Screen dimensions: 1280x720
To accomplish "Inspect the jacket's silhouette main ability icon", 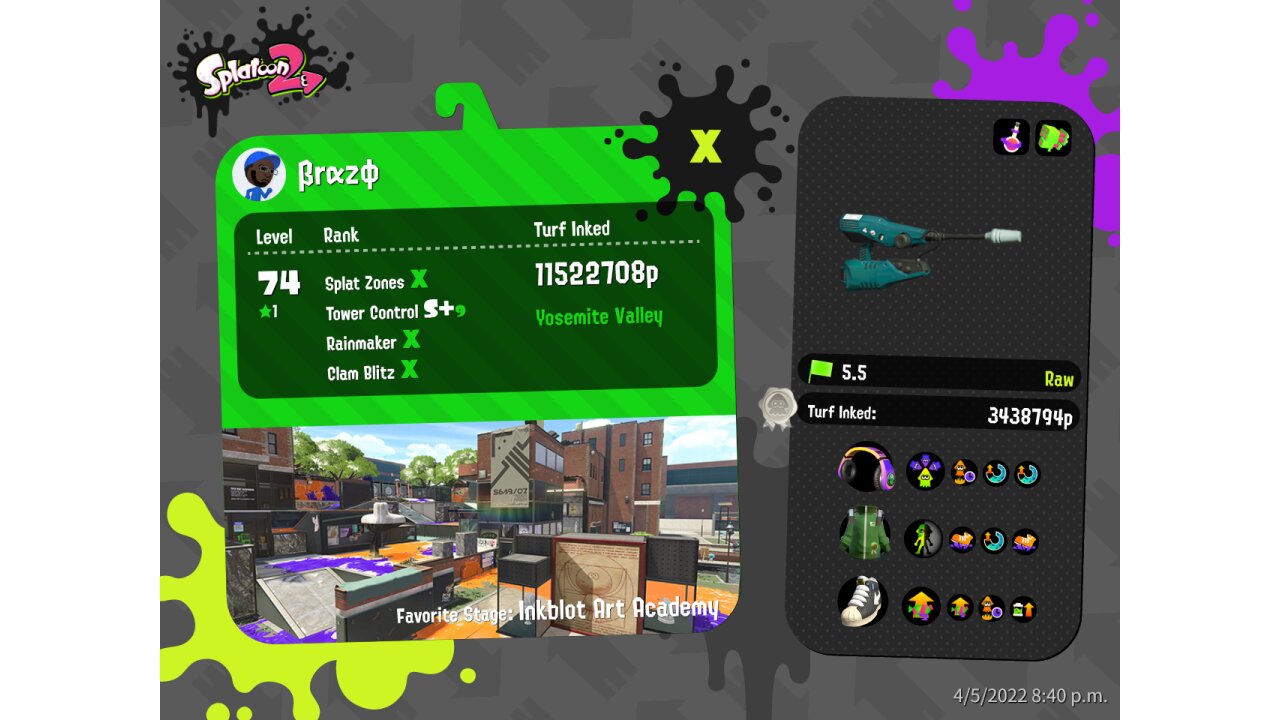I will click(923, 538).
